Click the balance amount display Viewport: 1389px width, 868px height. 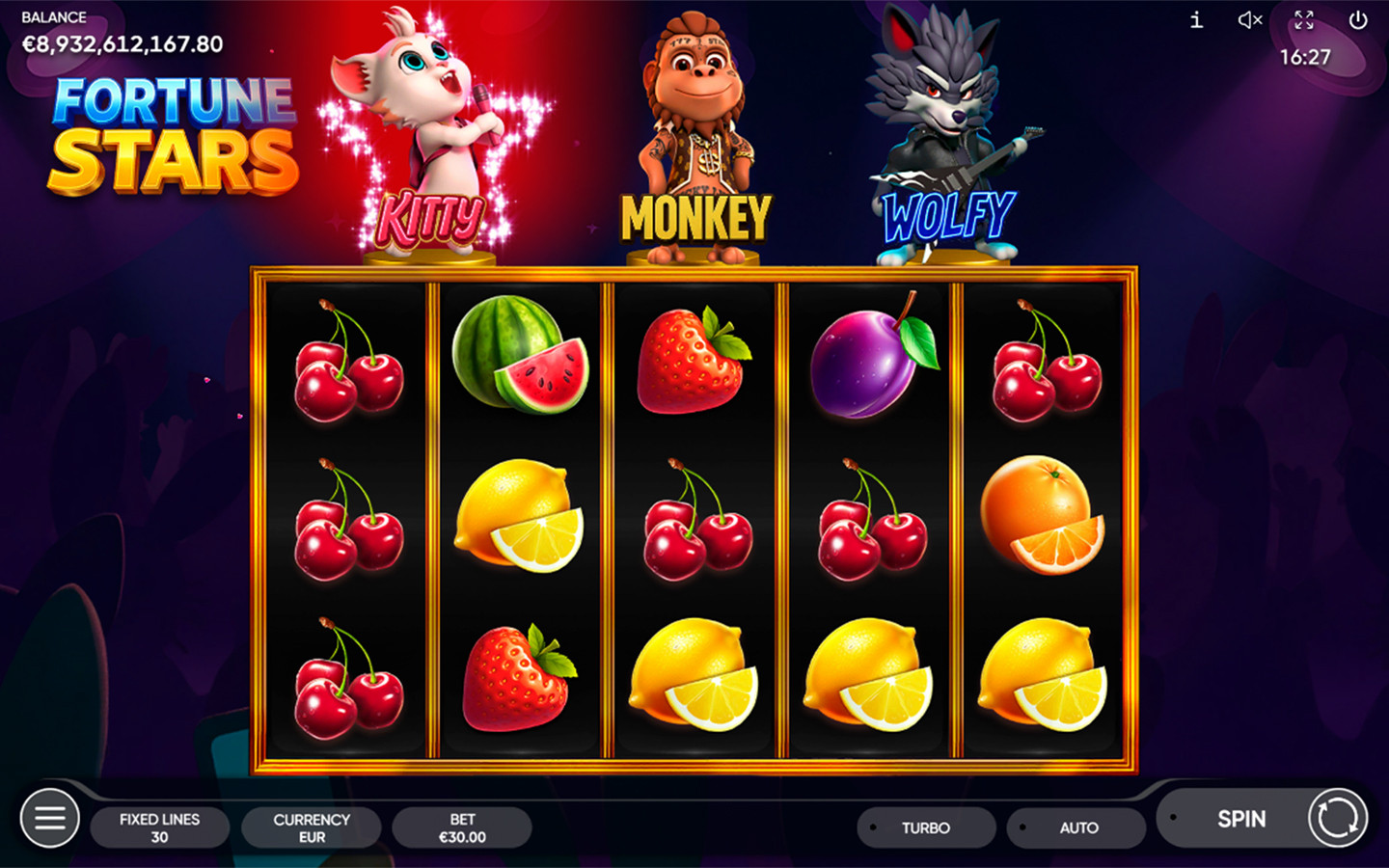click(x=123, y=43)
